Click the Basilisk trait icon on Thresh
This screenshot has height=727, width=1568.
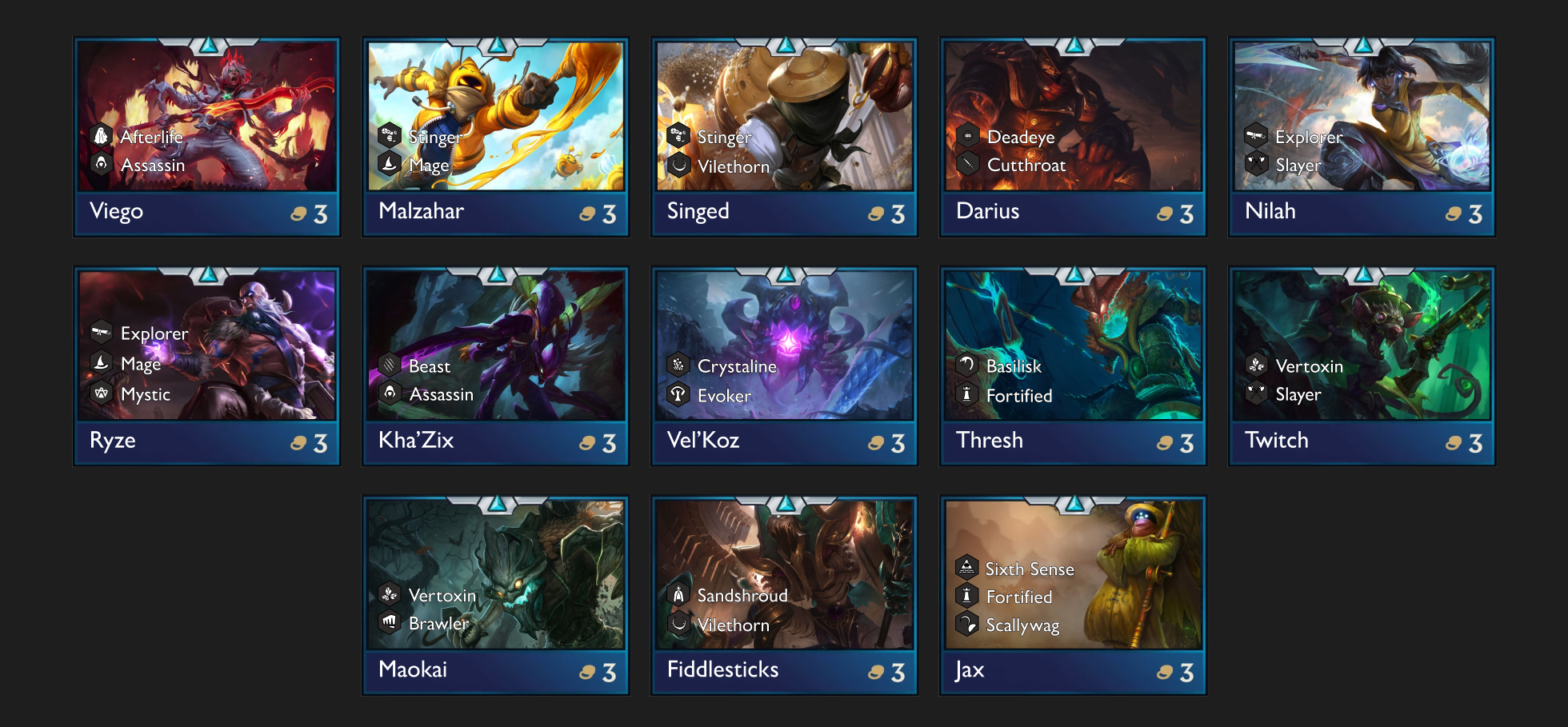[x=967, y=365]
